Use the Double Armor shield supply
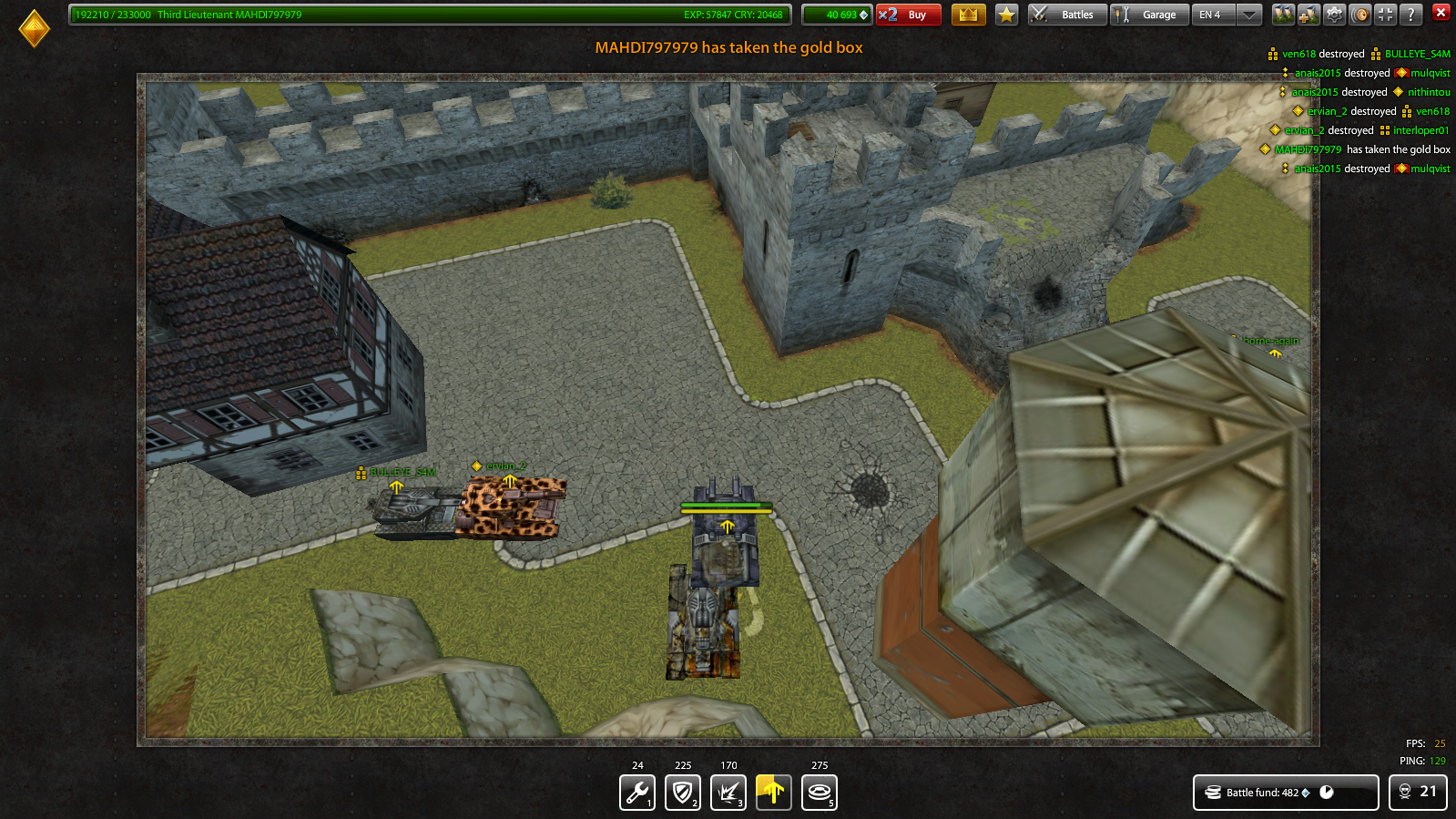 point(682,792)
